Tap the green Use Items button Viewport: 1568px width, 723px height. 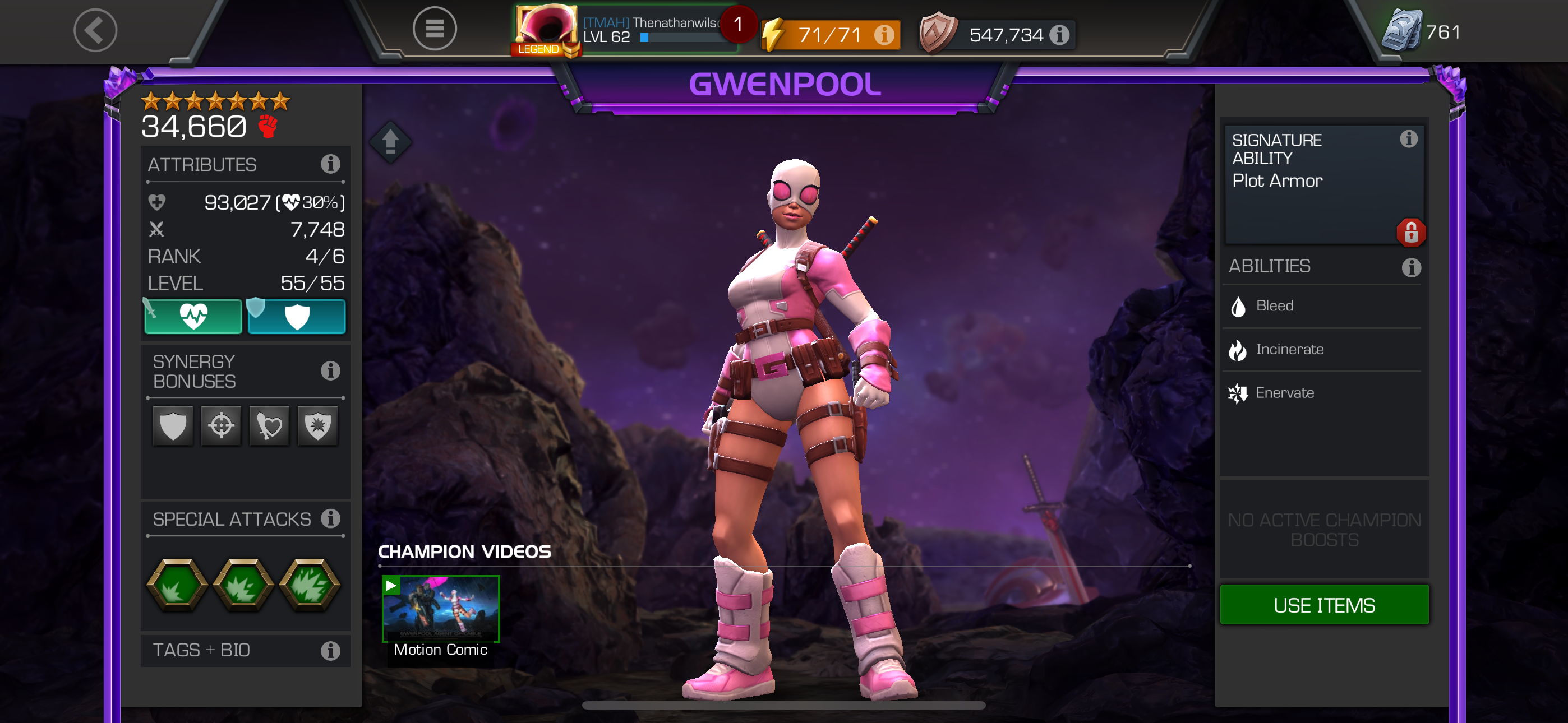click(1324, 605)
